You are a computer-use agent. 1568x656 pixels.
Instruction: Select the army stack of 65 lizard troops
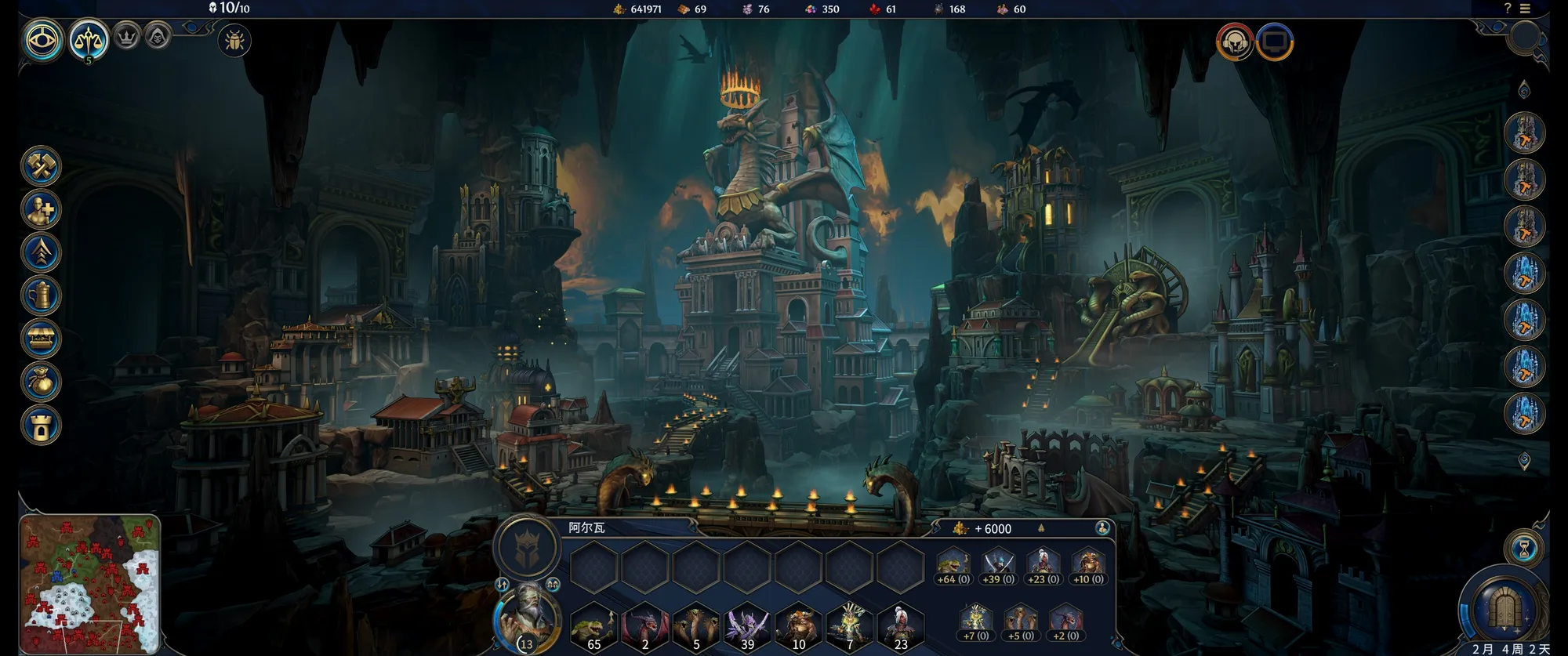[x=593, y=628]
